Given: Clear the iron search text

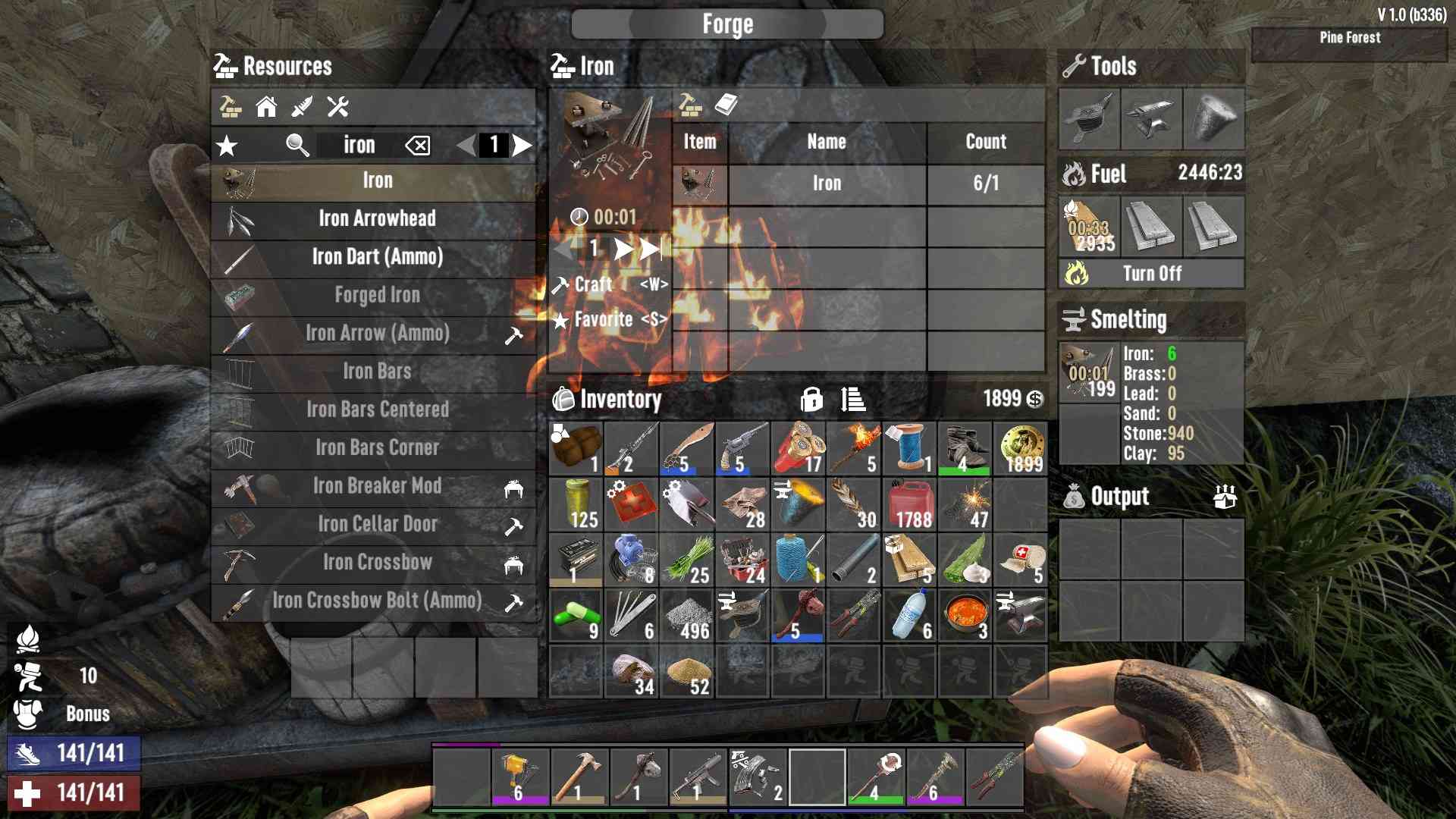Looking at the screenshot, I should tap(418, 146).
